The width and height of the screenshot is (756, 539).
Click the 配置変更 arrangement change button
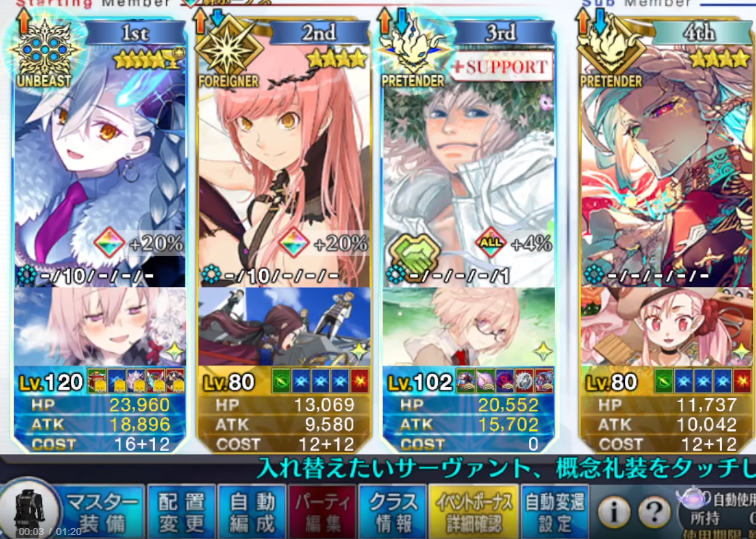(181, 510)
